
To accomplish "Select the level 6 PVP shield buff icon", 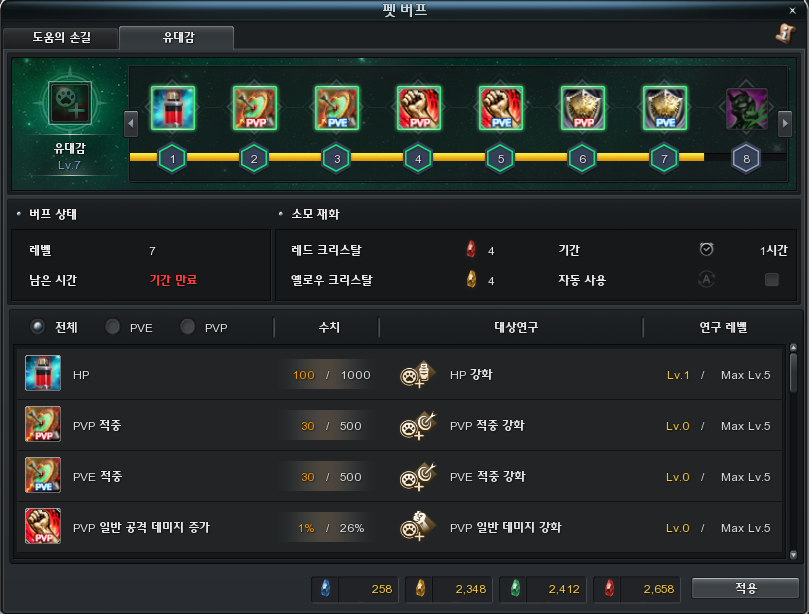I will coord(582,107).
